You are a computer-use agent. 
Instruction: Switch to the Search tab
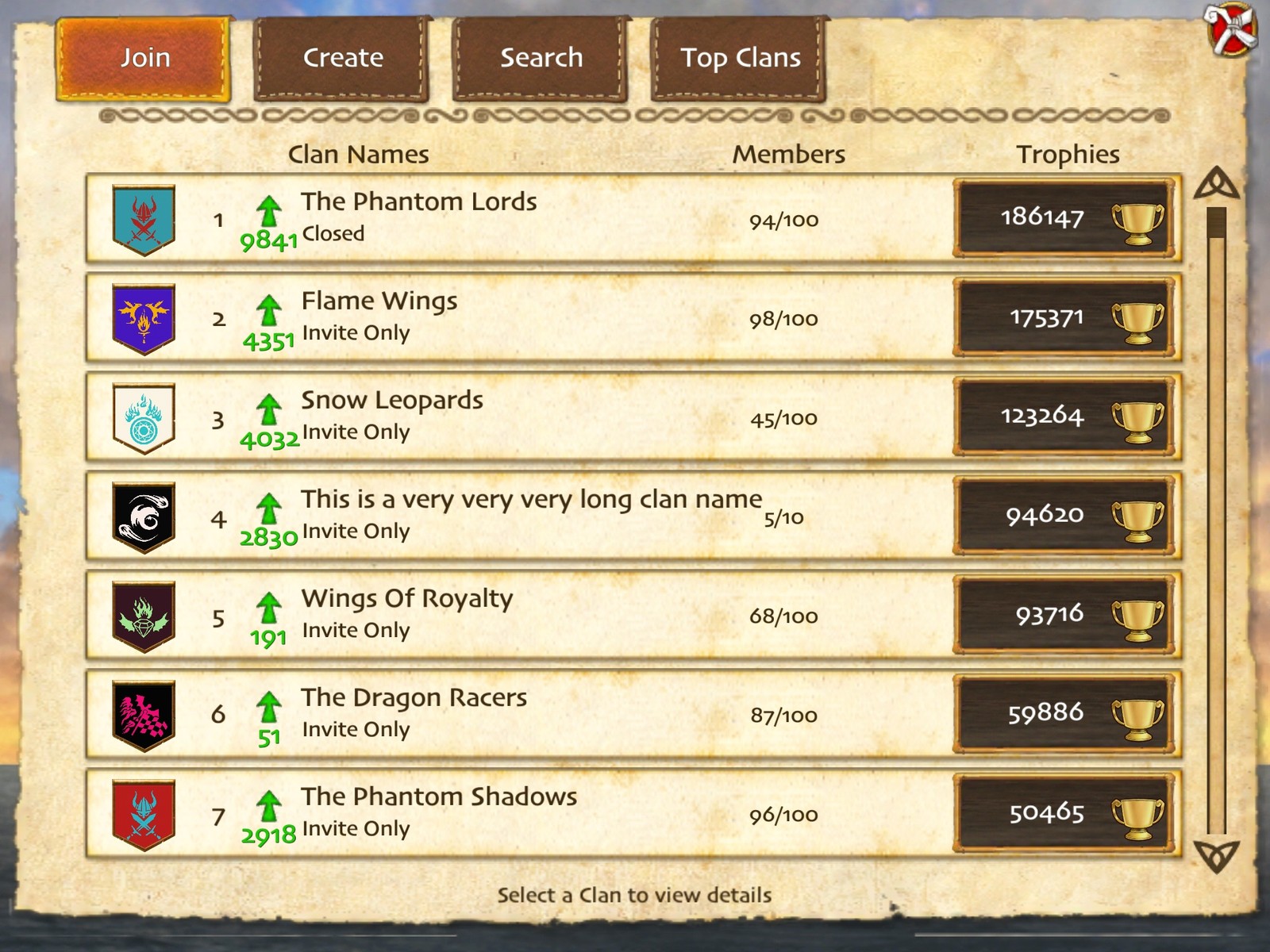(541, 57)
